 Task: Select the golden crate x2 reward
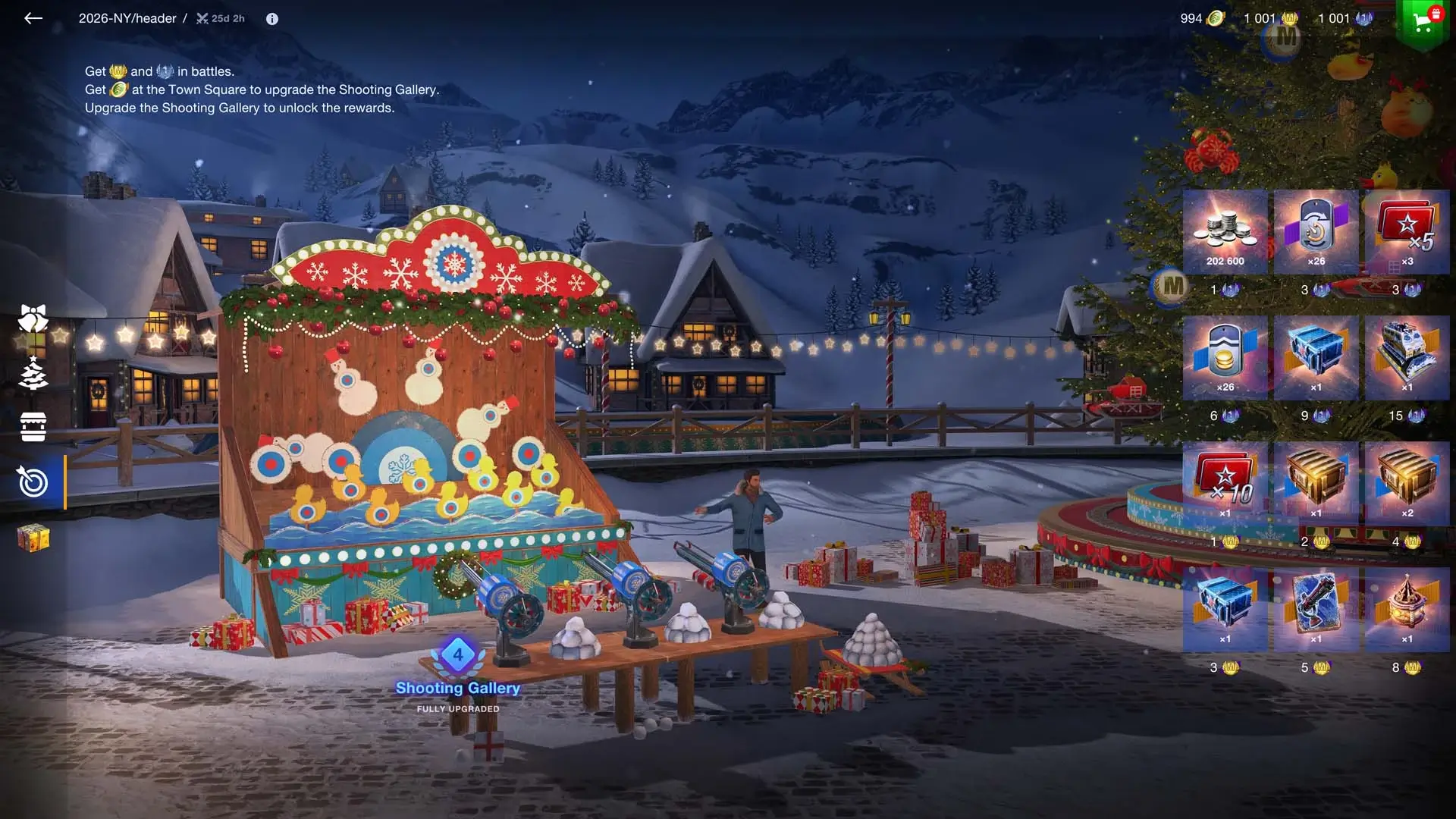[1407, 483]
